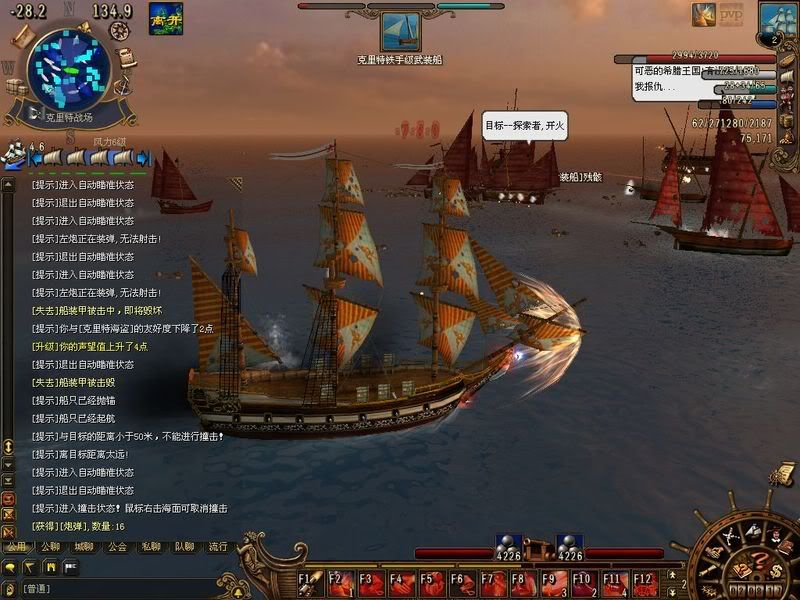Click the circular battlefield minimap
Viewport: 800px width, 600px height.
67,68
